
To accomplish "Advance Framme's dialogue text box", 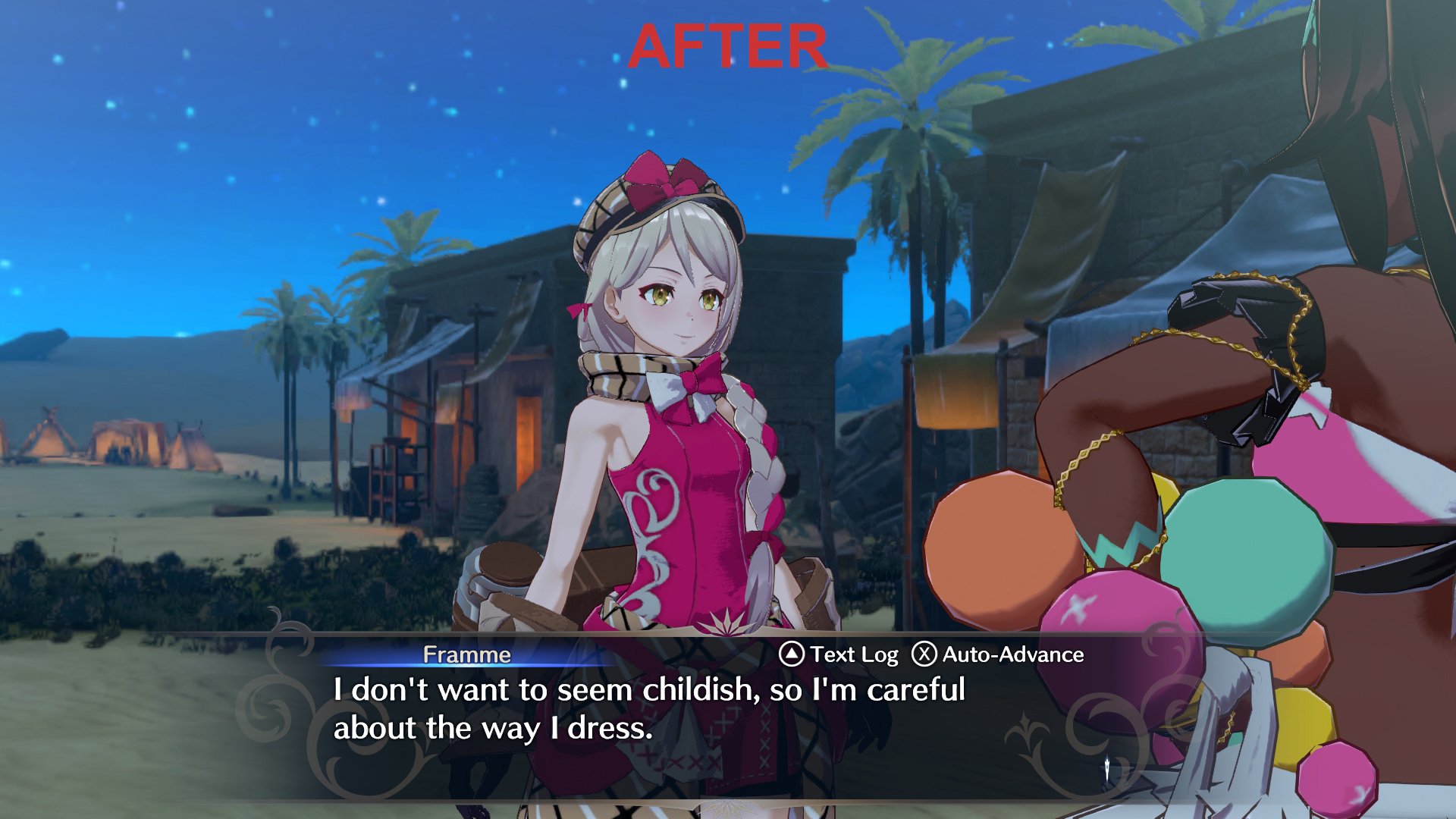I will (649, 709).
